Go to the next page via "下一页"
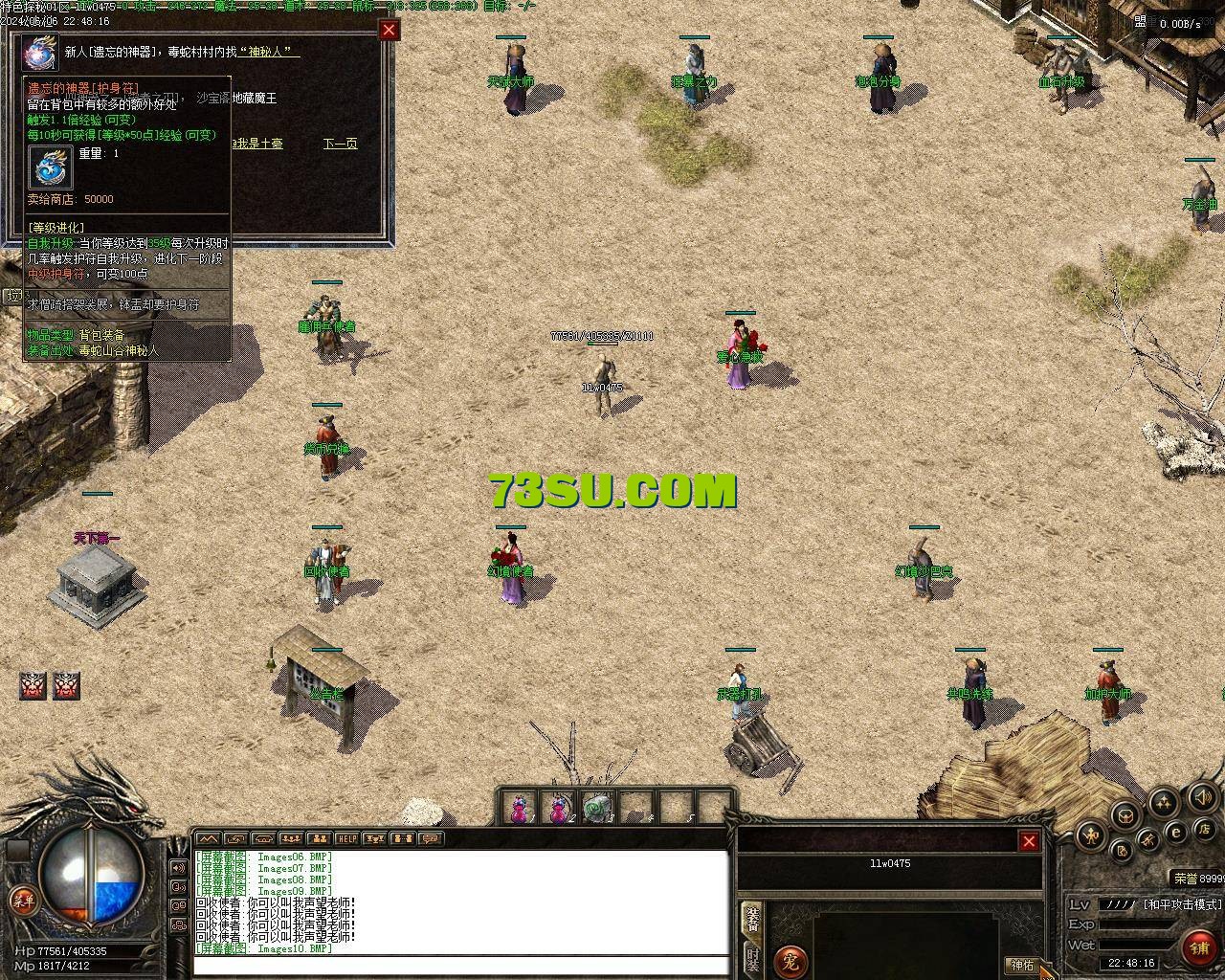The image size is (1225, 980). pyautogui.click(x=340, y=144)
